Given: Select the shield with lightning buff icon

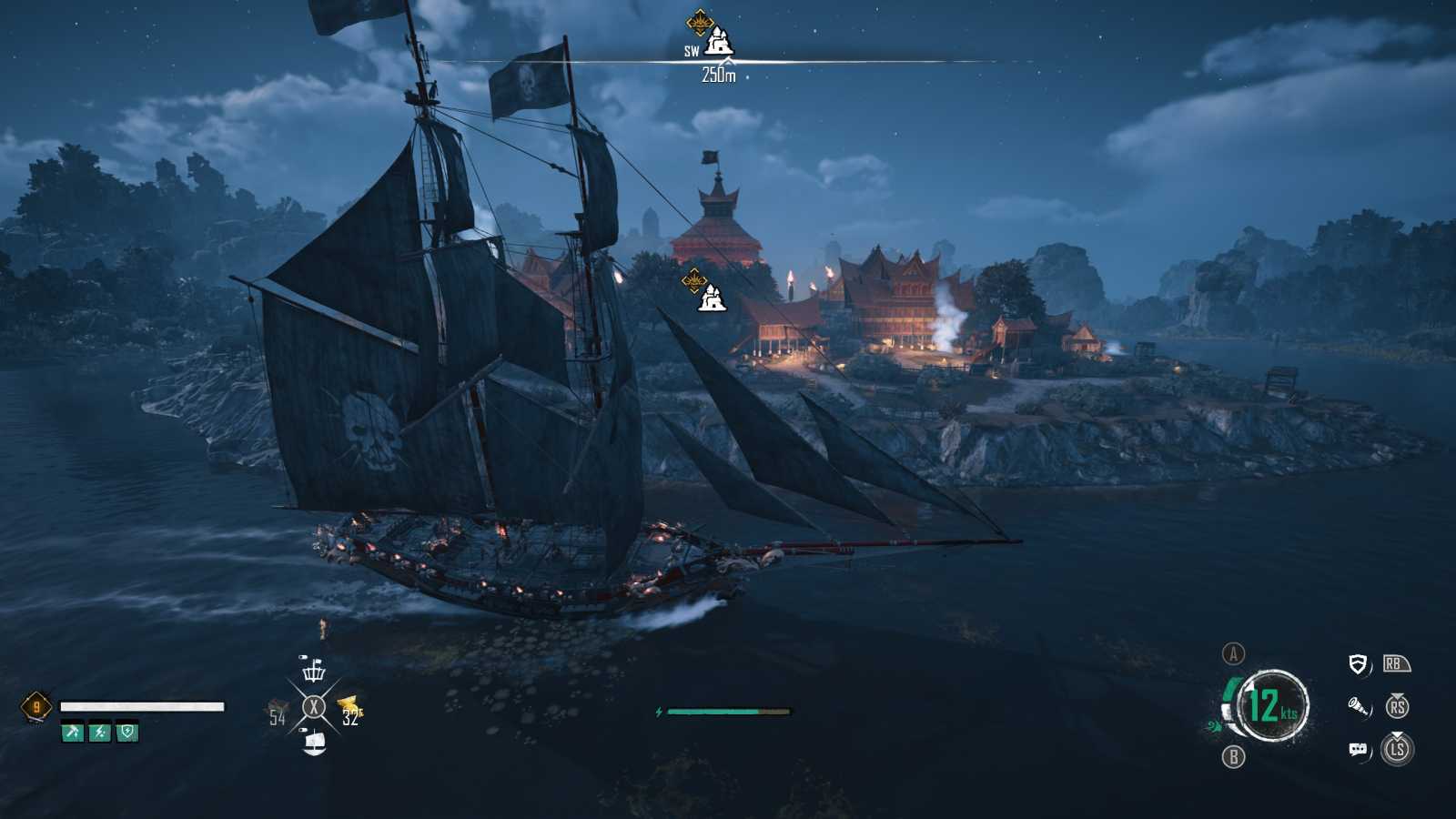Looking at the screenshot, I should click(x=127, y=732).
